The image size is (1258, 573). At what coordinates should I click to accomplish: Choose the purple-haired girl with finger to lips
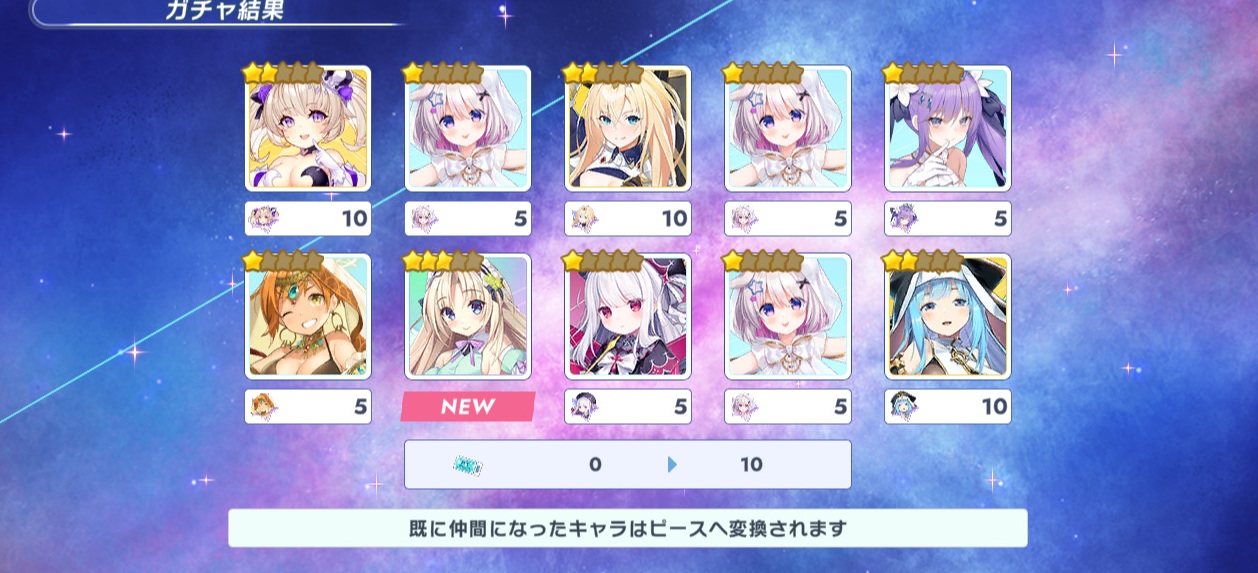coord(948,129)
